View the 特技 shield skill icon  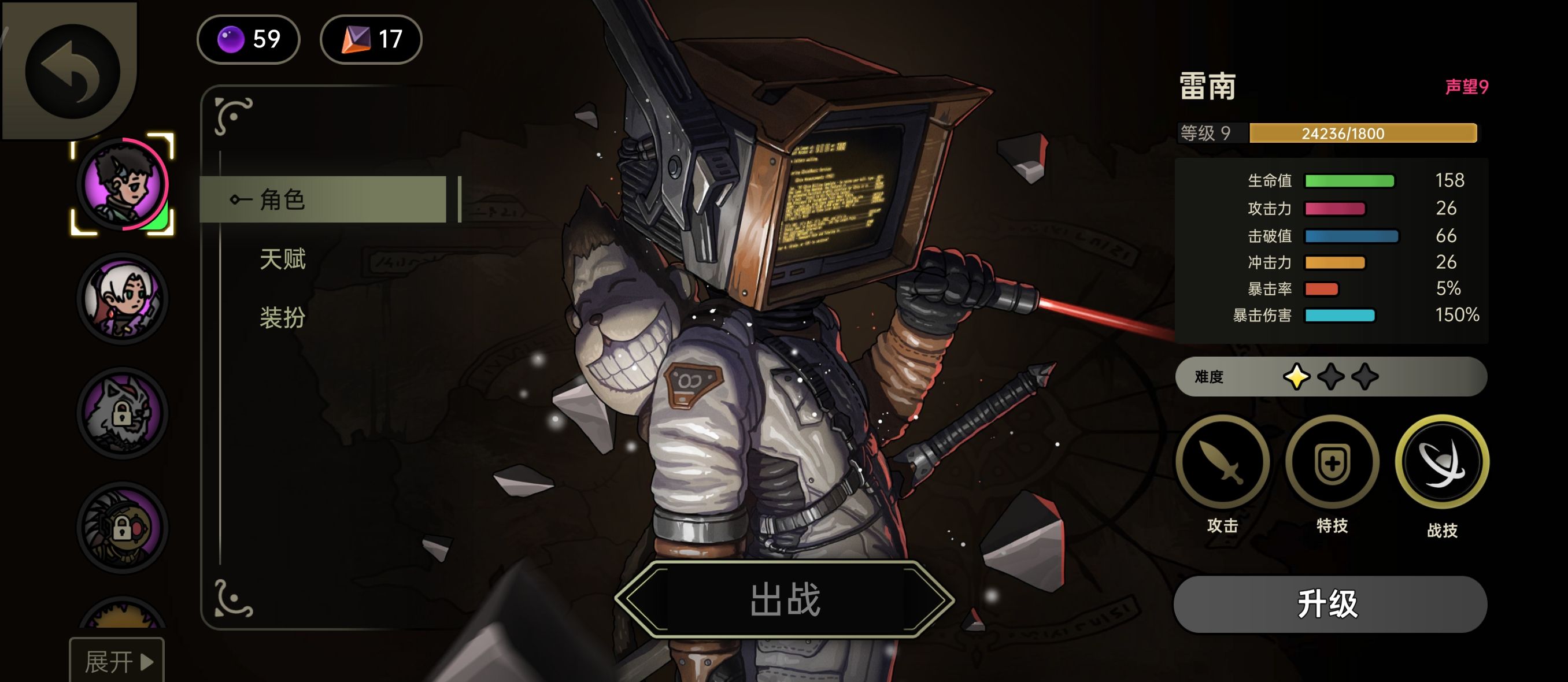coord(1332,463)
